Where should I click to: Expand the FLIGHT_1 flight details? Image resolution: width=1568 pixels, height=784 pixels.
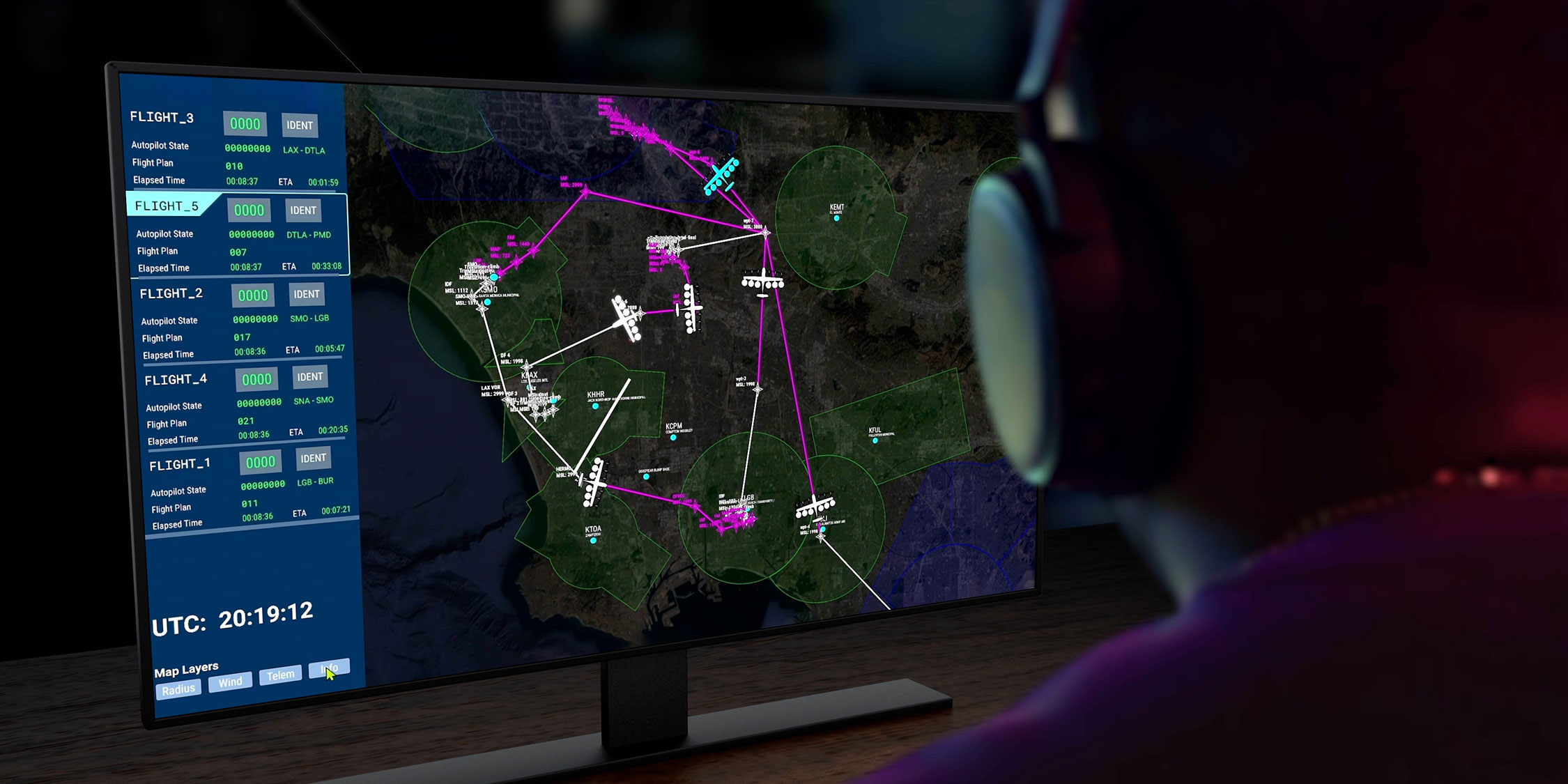point(180,463)
